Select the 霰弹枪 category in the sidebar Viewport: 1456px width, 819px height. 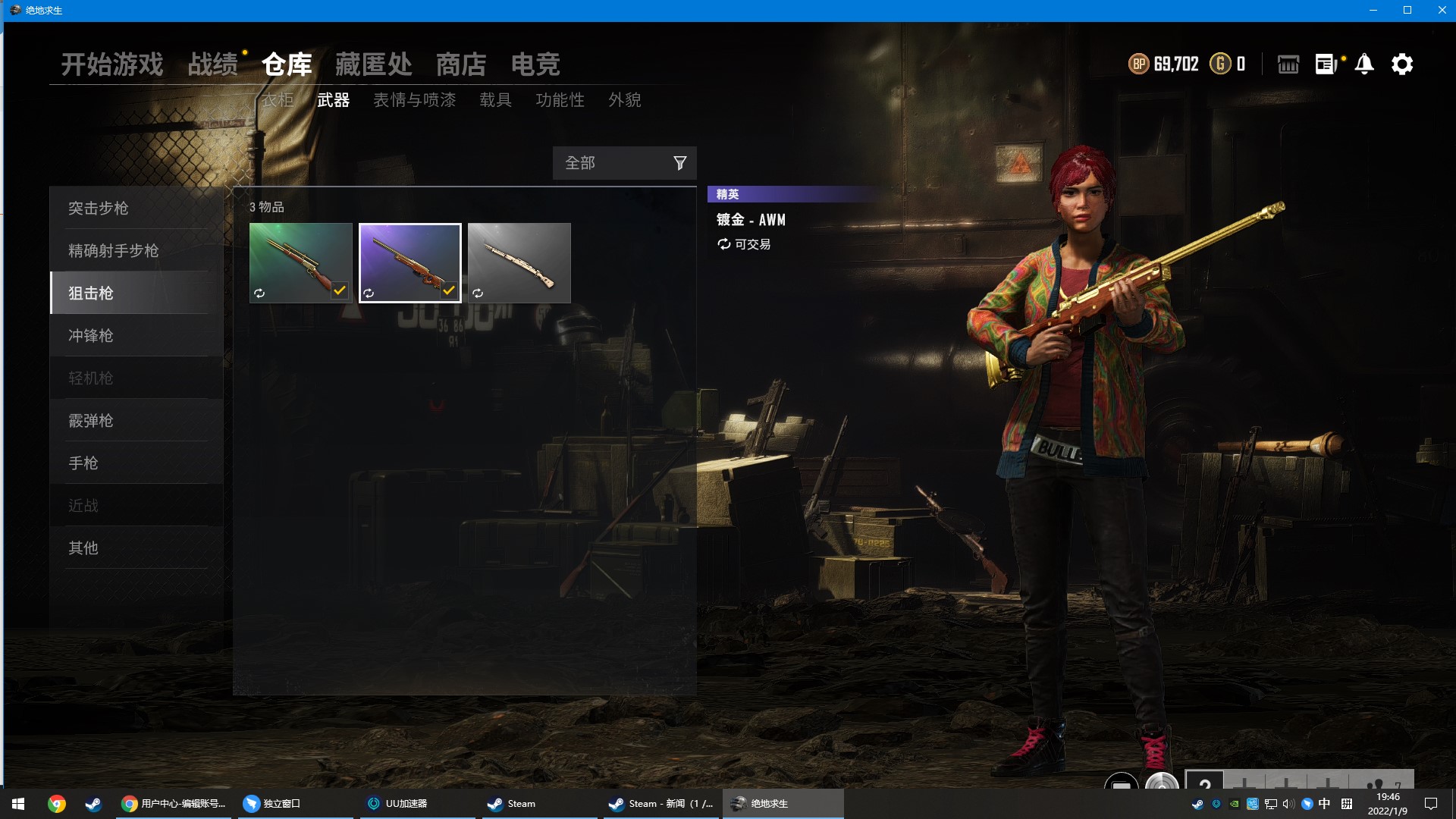point(91,420)
